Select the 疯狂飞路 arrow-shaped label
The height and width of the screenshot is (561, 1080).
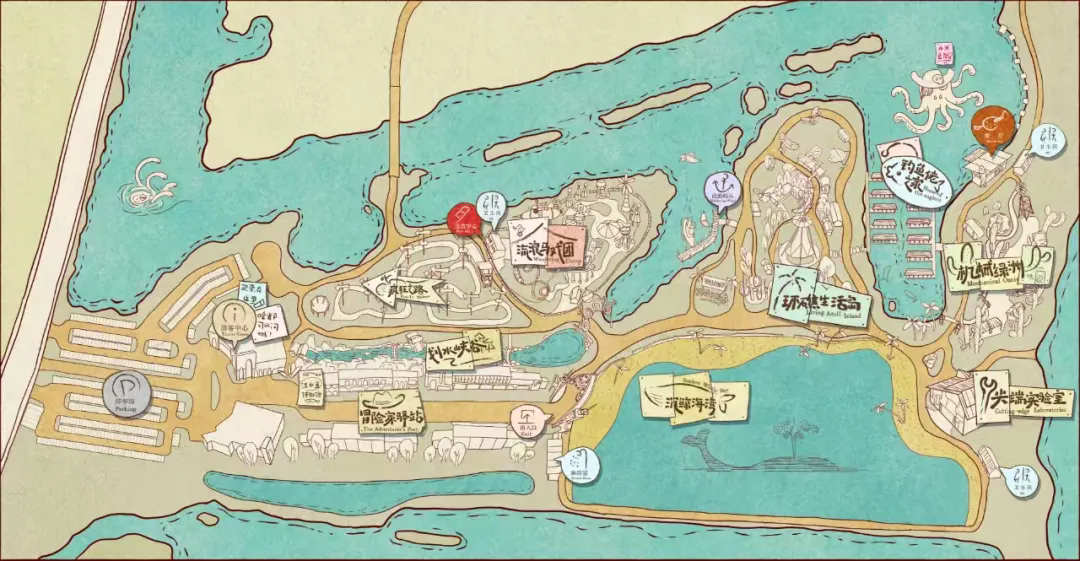point(402,287)
